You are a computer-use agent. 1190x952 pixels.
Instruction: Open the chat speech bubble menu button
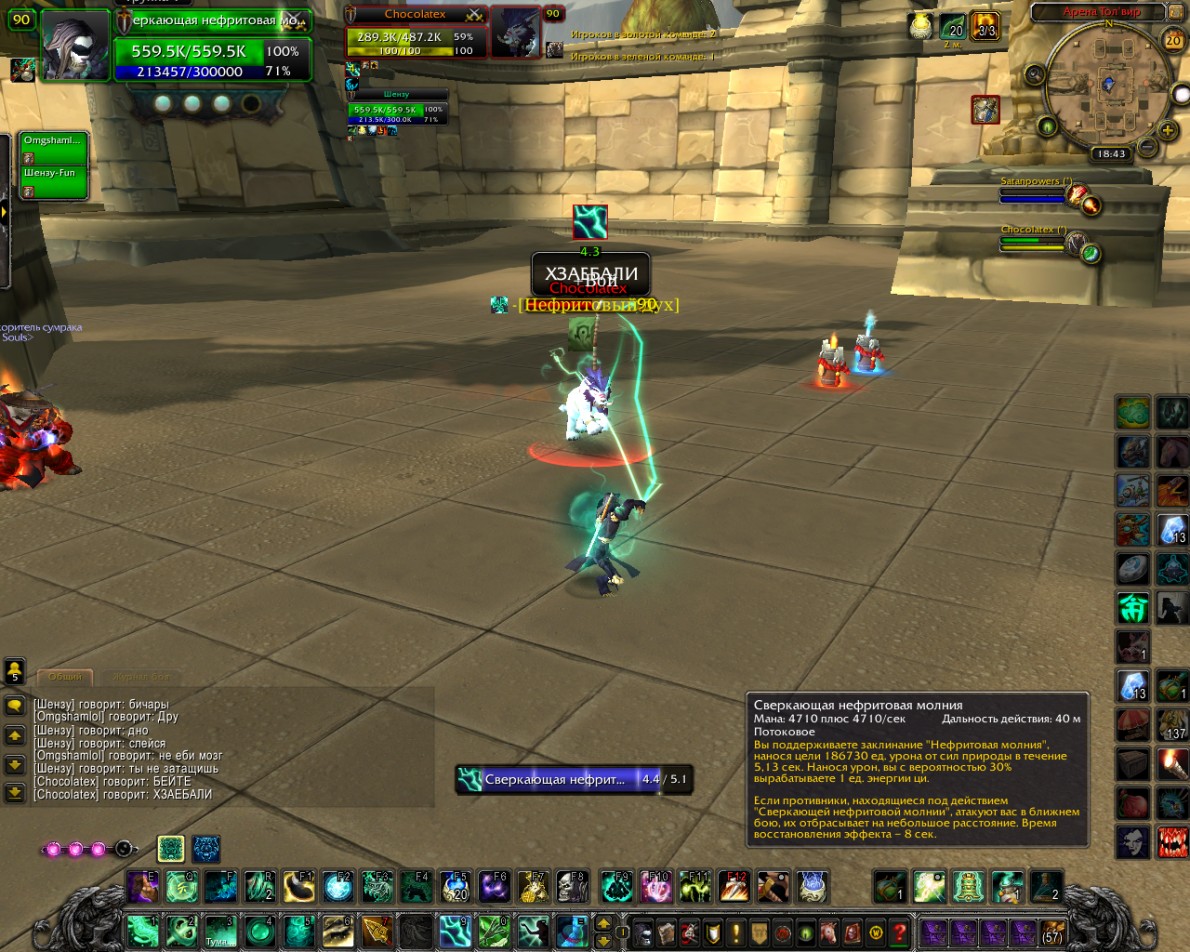(14, 705)
